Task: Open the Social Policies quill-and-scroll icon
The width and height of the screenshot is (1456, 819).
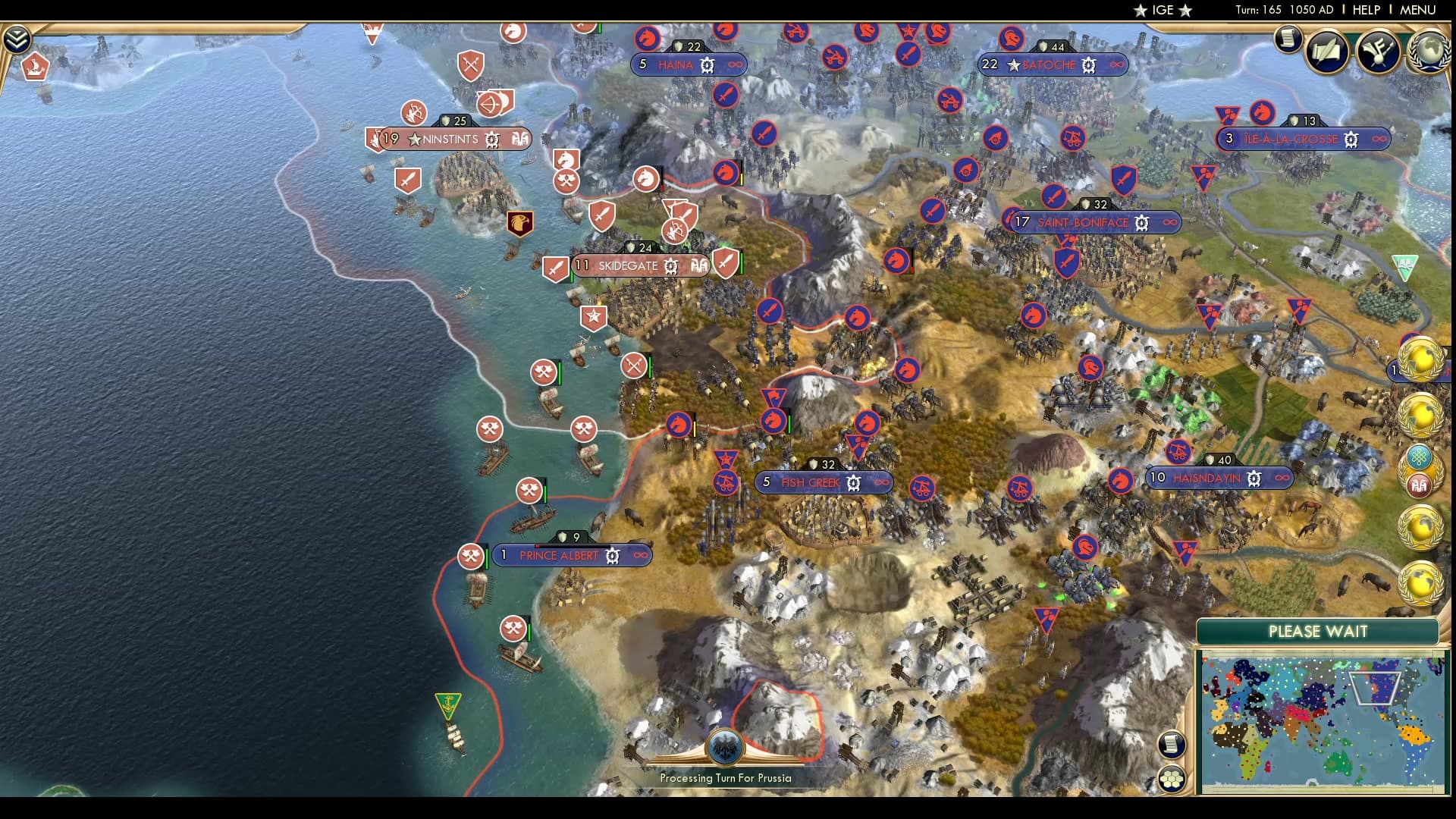Action: pos(1326,52)
